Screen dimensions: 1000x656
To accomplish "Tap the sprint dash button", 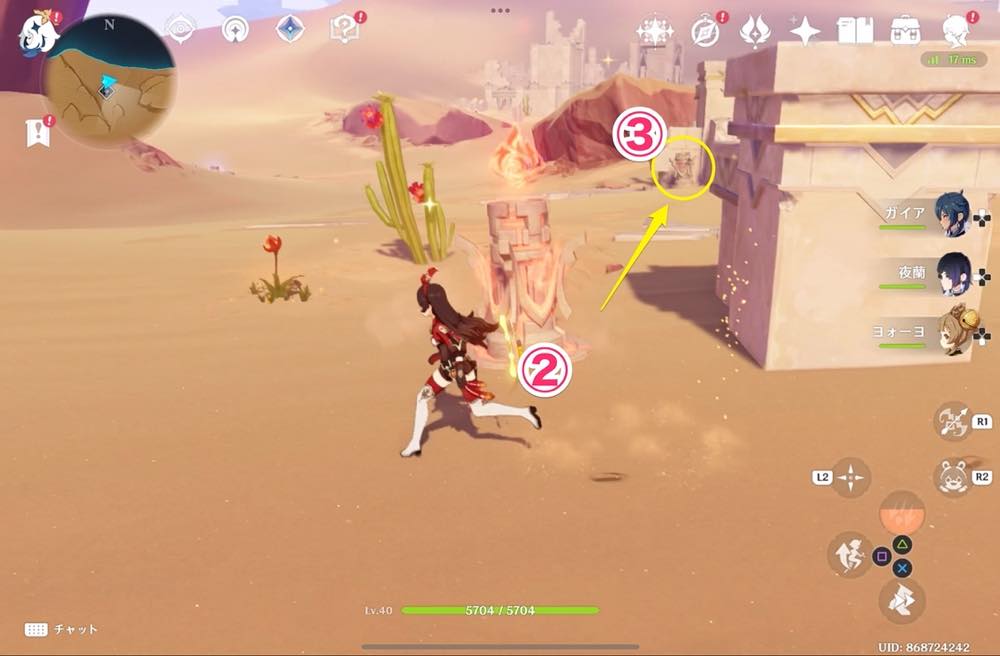I will pos(902,600).
